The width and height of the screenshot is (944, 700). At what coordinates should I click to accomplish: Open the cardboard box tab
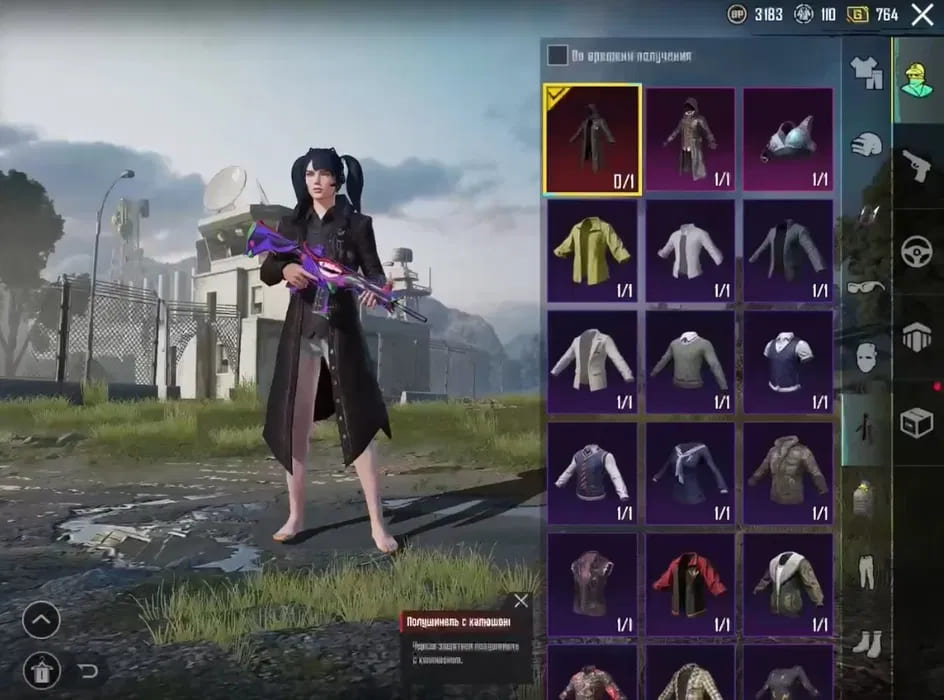916,421
